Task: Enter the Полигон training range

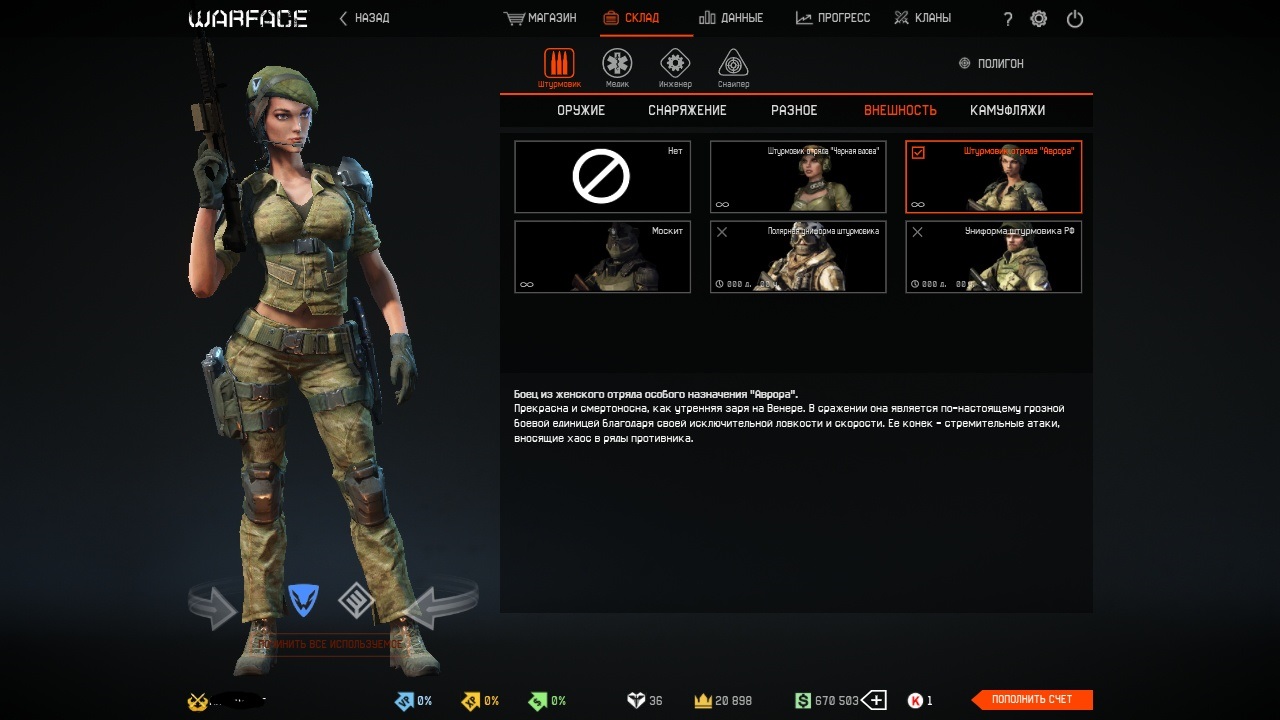Action: (991, 63)
